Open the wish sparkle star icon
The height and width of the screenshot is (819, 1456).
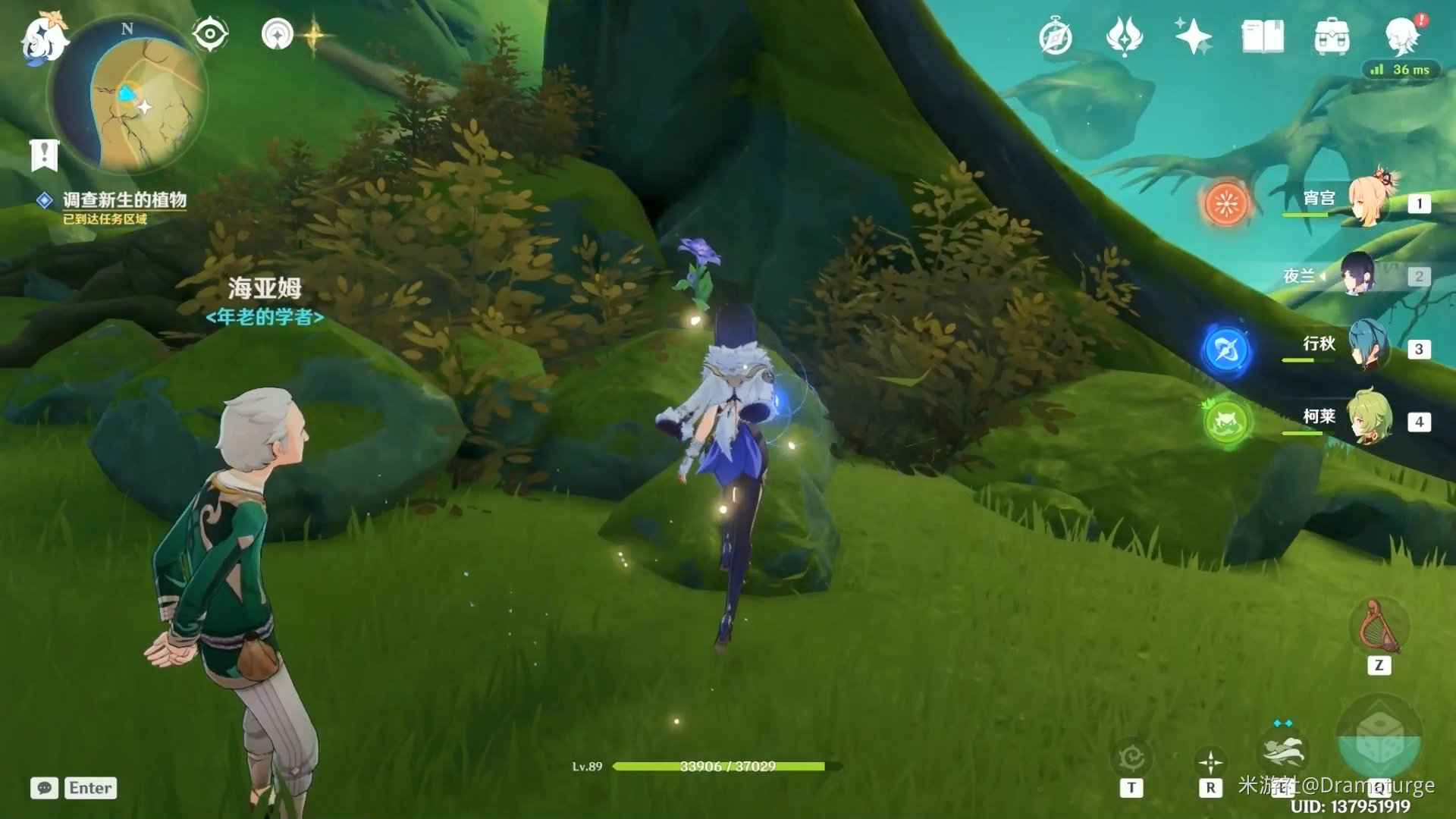pos(1193,36)
